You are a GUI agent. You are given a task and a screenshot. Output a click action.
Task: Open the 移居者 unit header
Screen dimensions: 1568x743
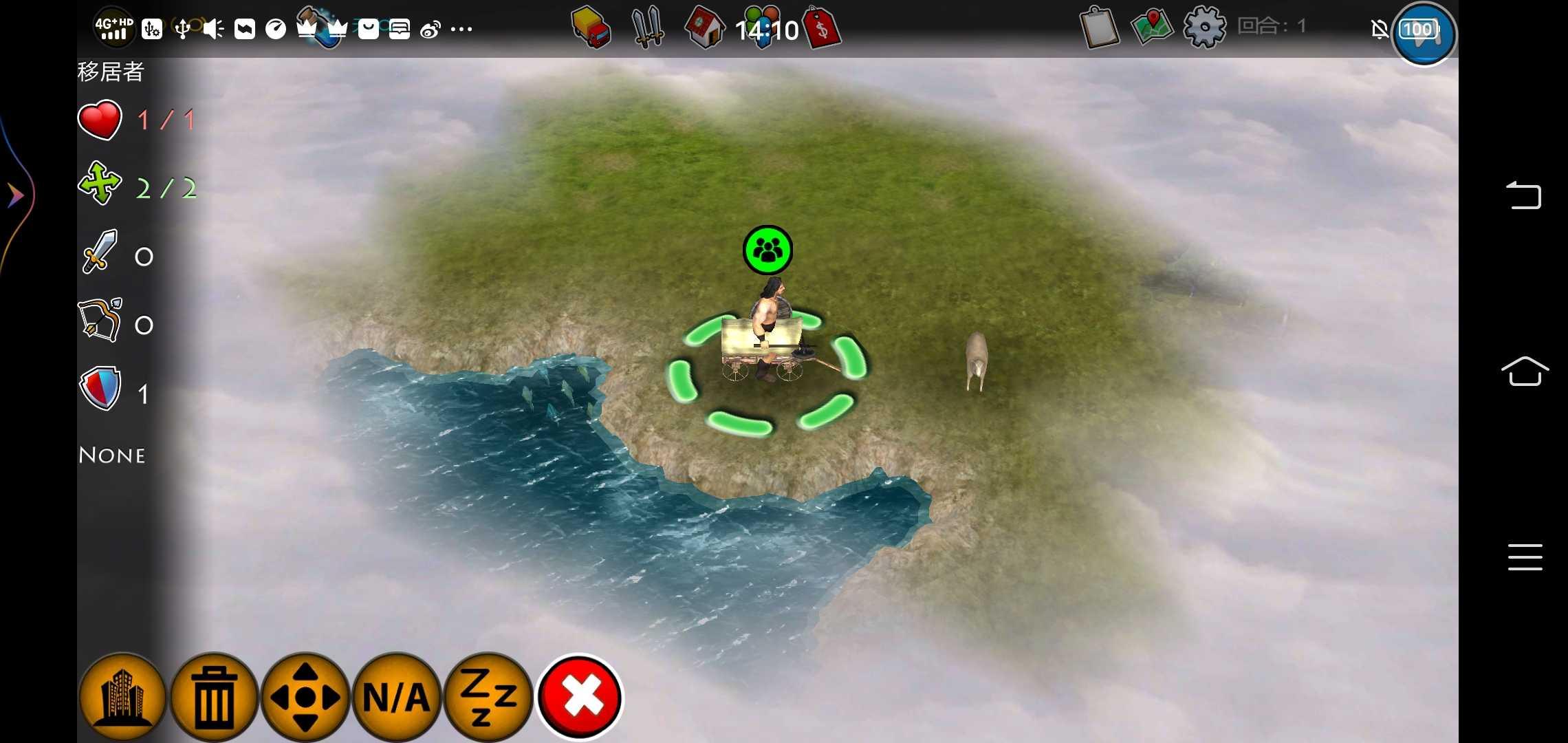click(110, 71)
